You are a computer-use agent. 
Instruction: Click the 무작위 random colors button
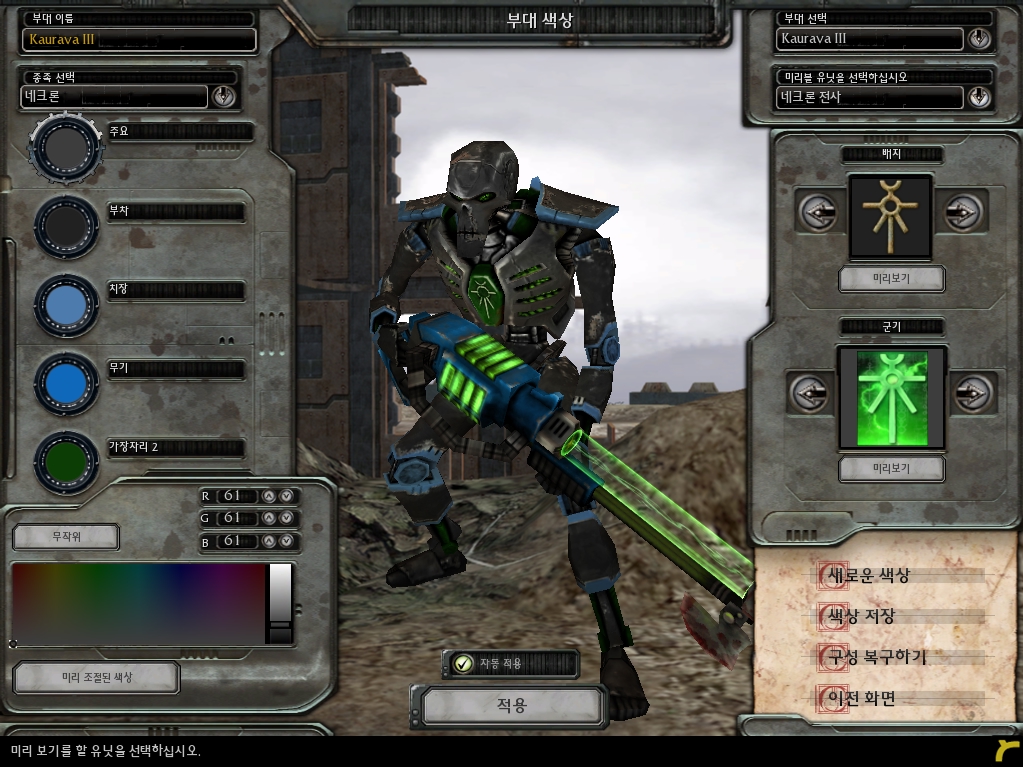point(66,537)
